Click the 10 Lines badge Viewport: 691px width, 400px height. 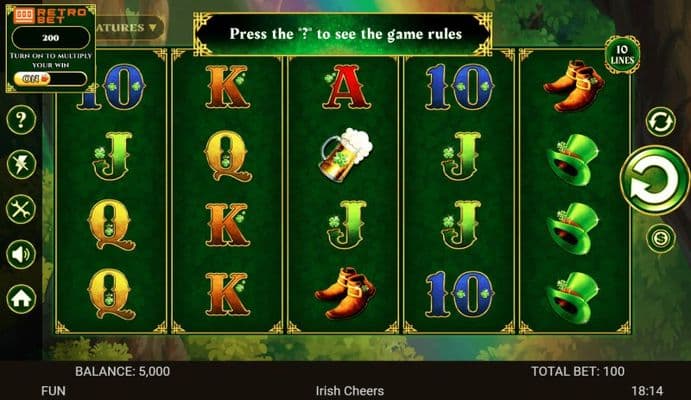(x=621, y=53)
